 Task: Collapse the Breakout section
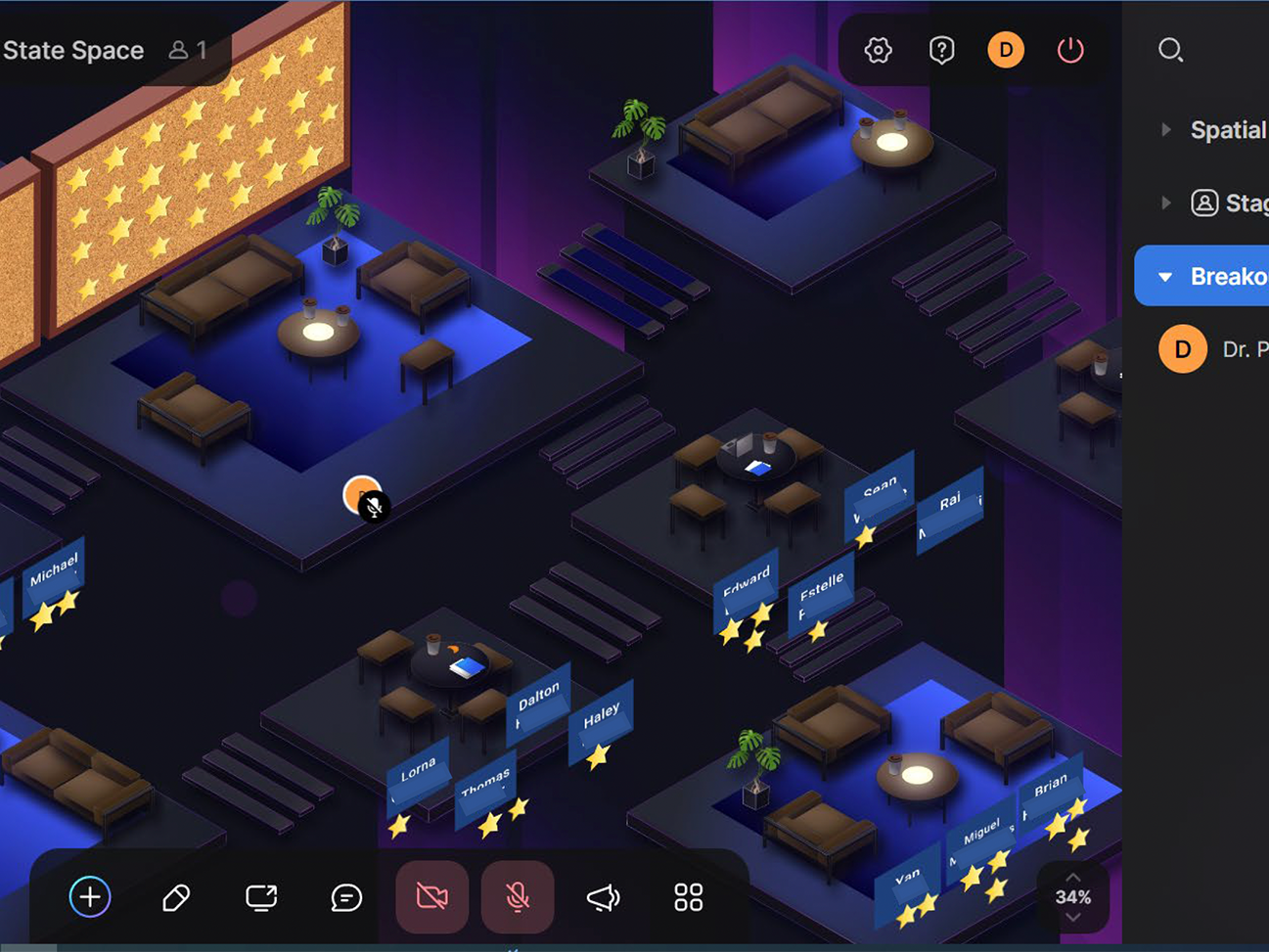click(1164, 276)
